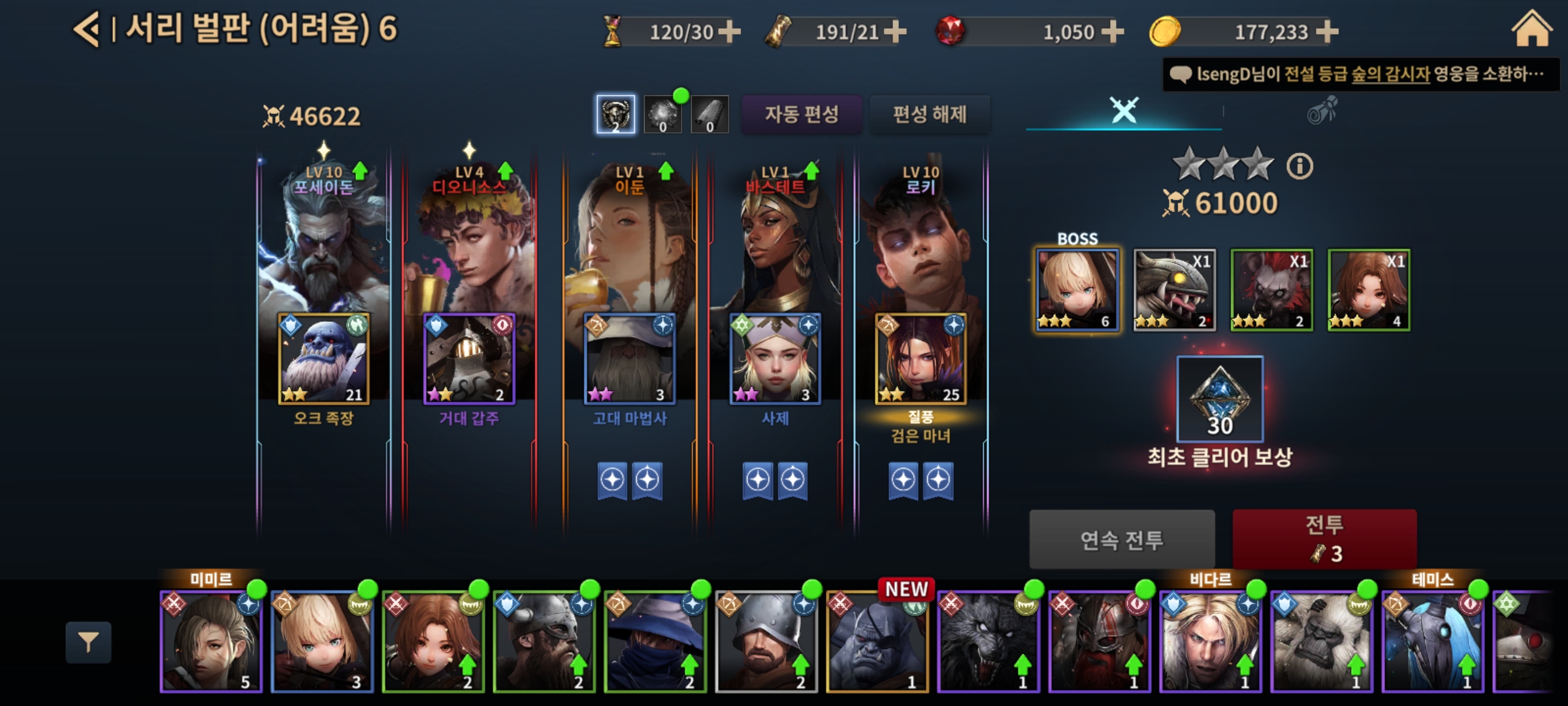Tap the 자동 편성 auto-formation button
This screenshot has height=706, width=1568.
[802, 114]
